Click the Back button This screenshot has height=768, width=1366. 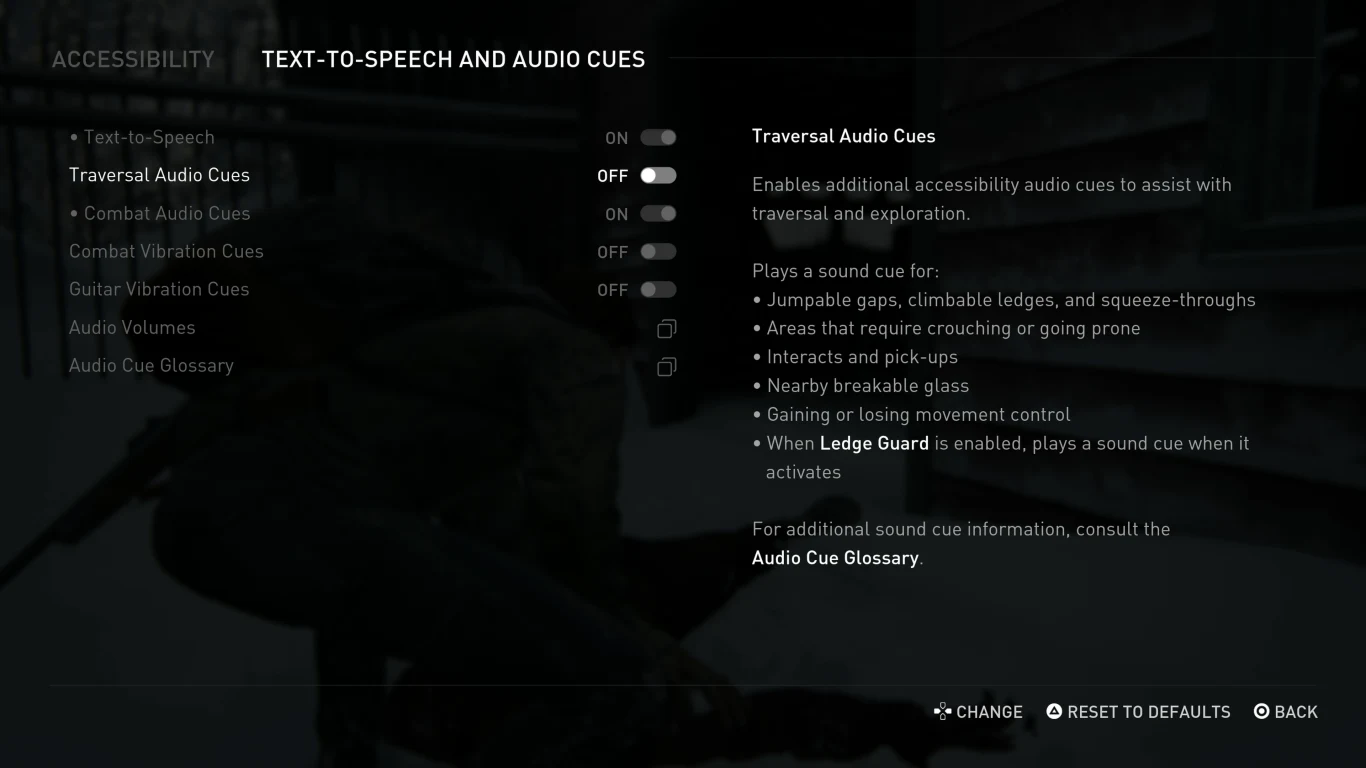point(1286,712)
